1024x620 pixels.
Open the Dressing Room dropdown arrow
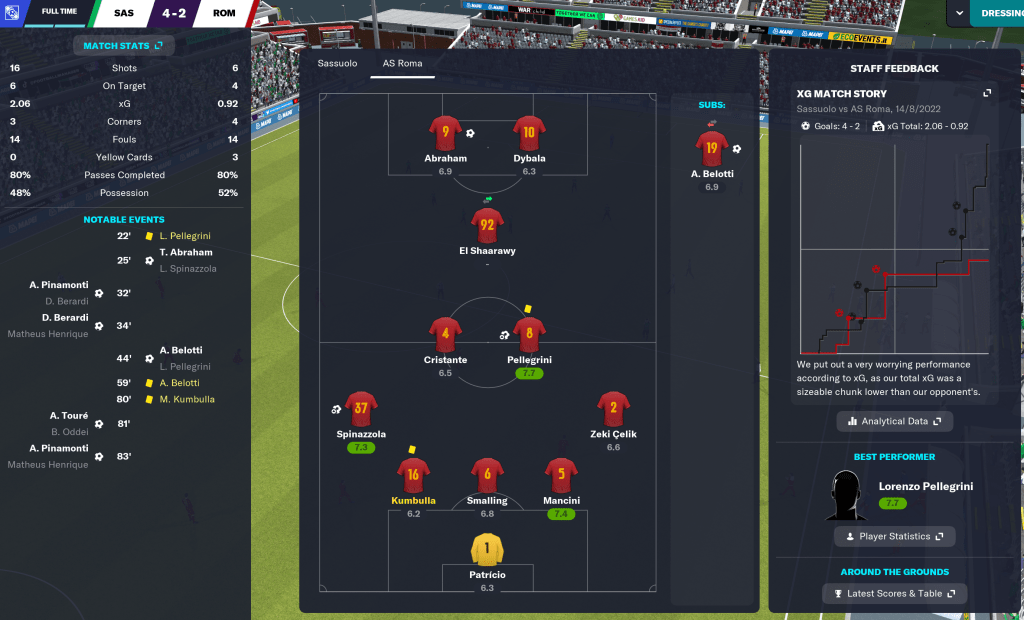(961, 13)
